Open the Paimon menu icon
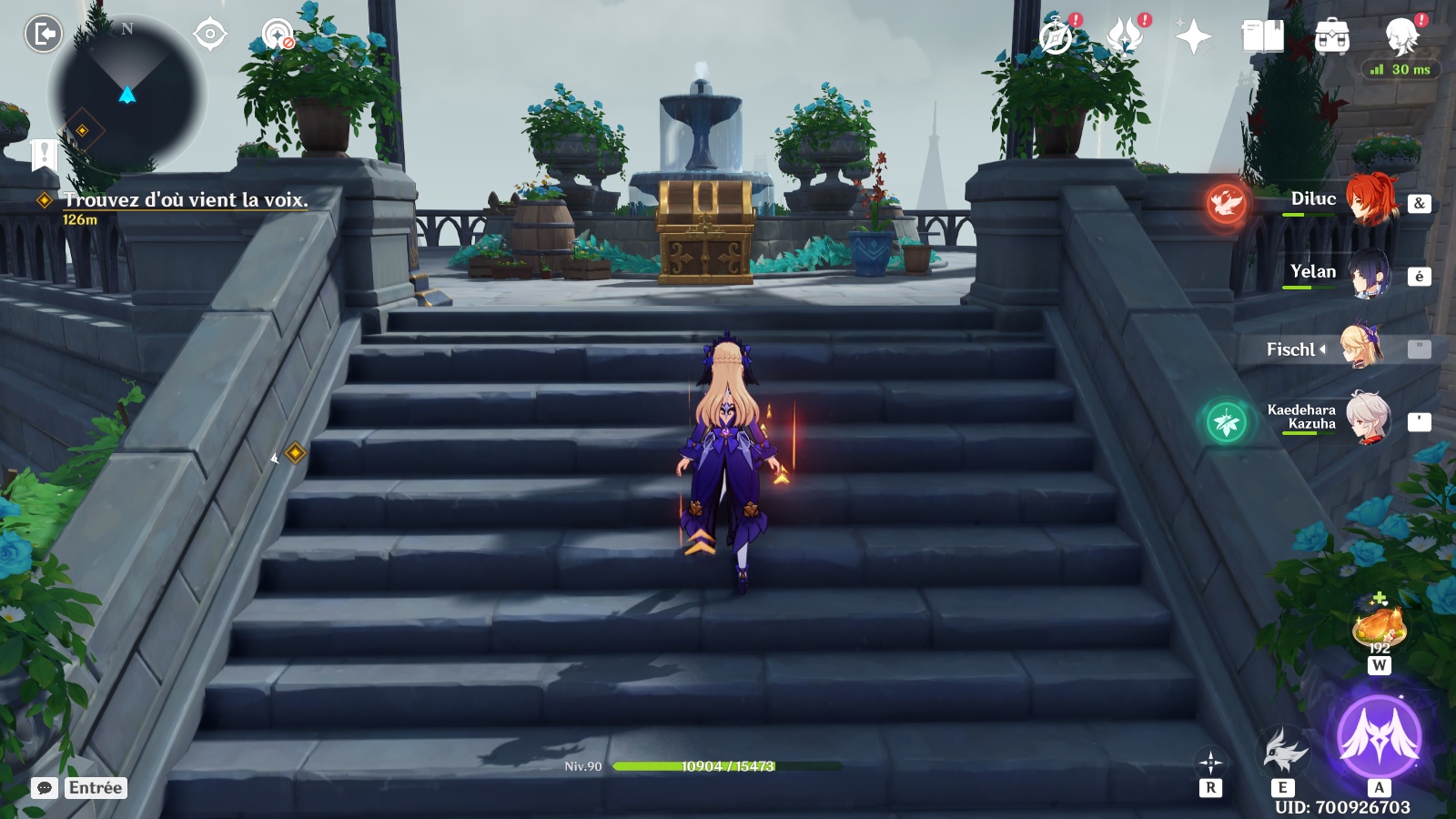 pos(1402,37)
